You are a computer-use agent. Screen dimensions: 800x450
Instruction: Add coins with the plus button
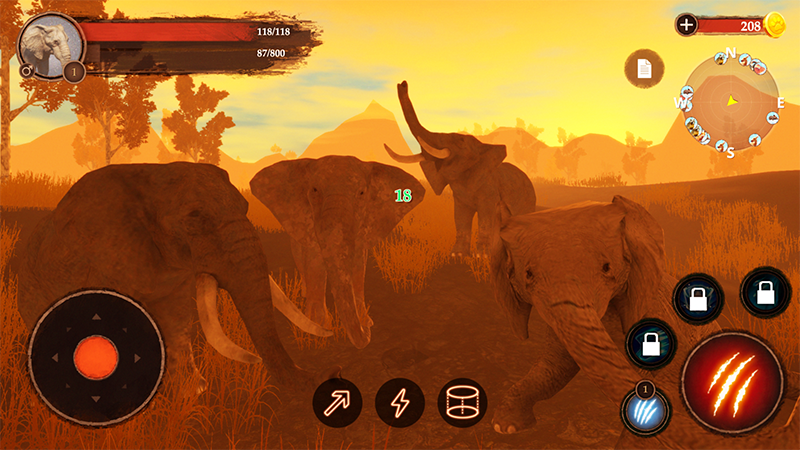686,26
